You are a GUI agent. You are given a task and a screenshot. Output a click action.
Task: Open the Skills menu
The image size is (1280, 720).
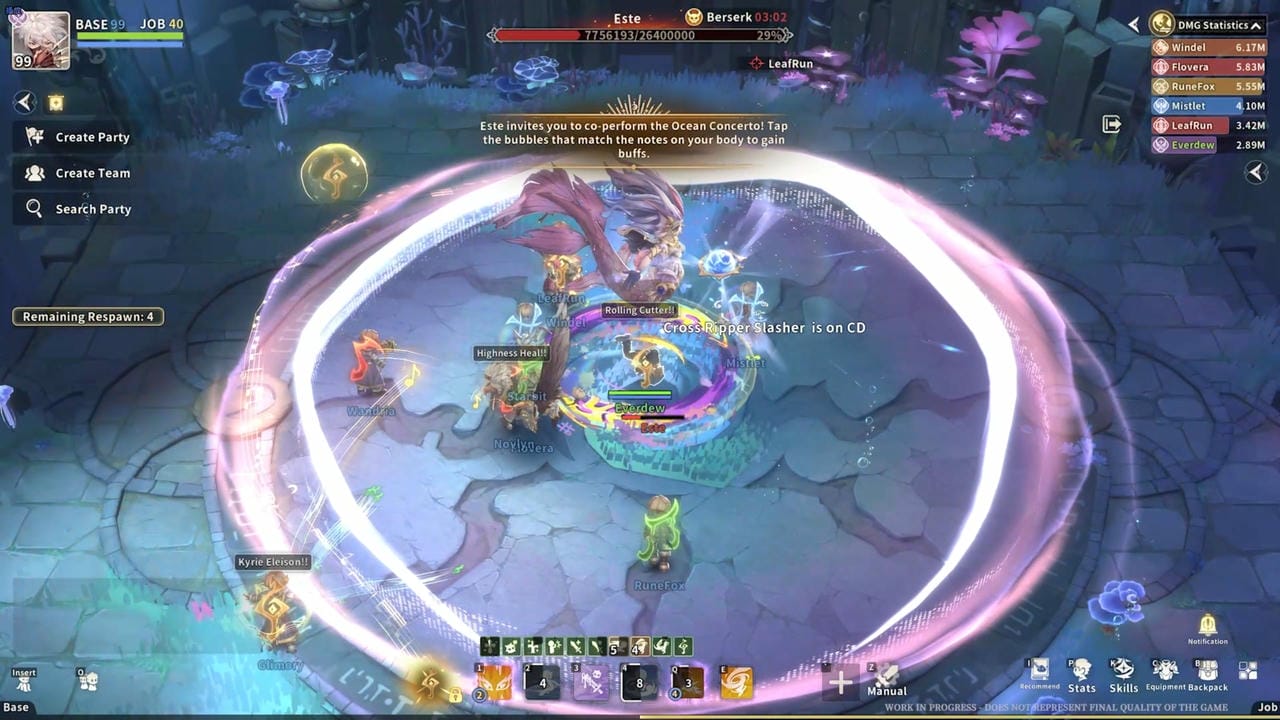coord(1123,674)
